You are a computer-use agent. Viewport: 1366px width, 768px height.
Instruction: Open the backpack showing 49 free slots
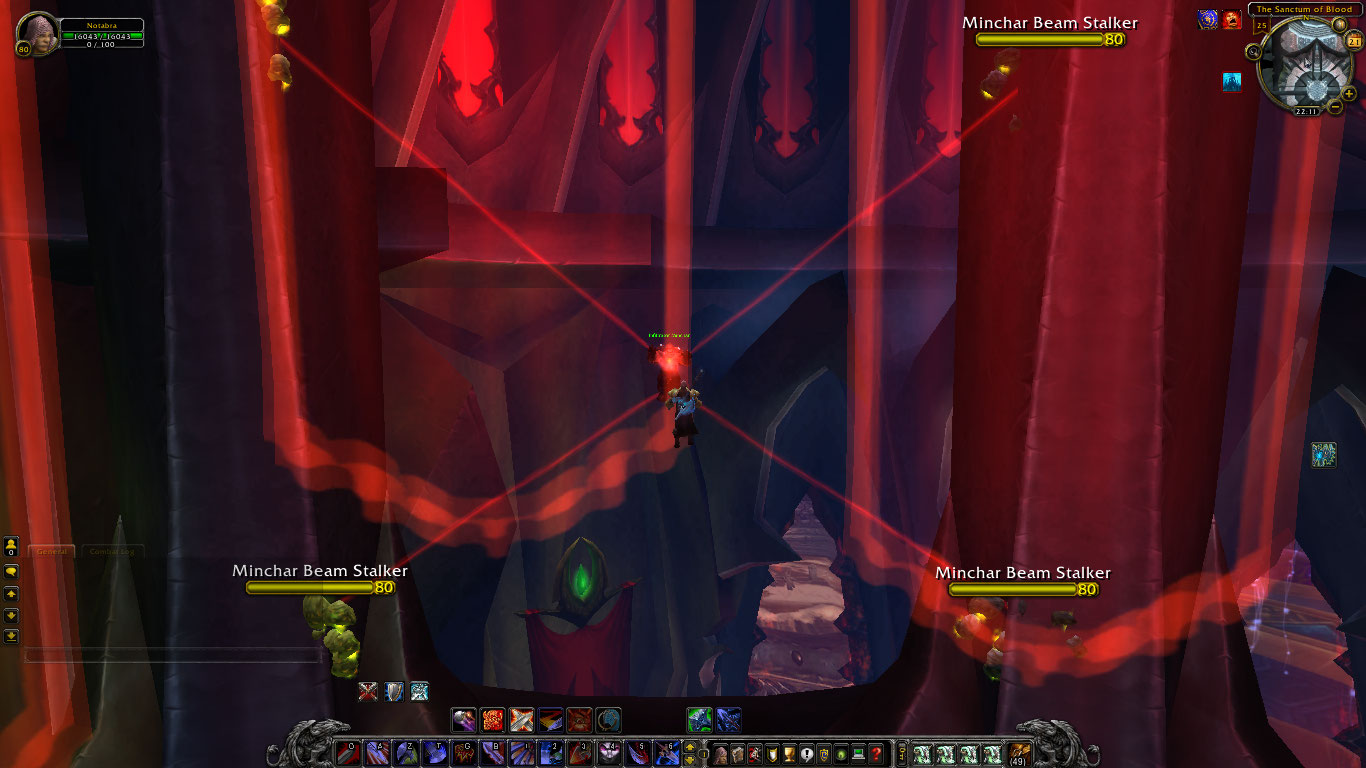coord(1017,753)
